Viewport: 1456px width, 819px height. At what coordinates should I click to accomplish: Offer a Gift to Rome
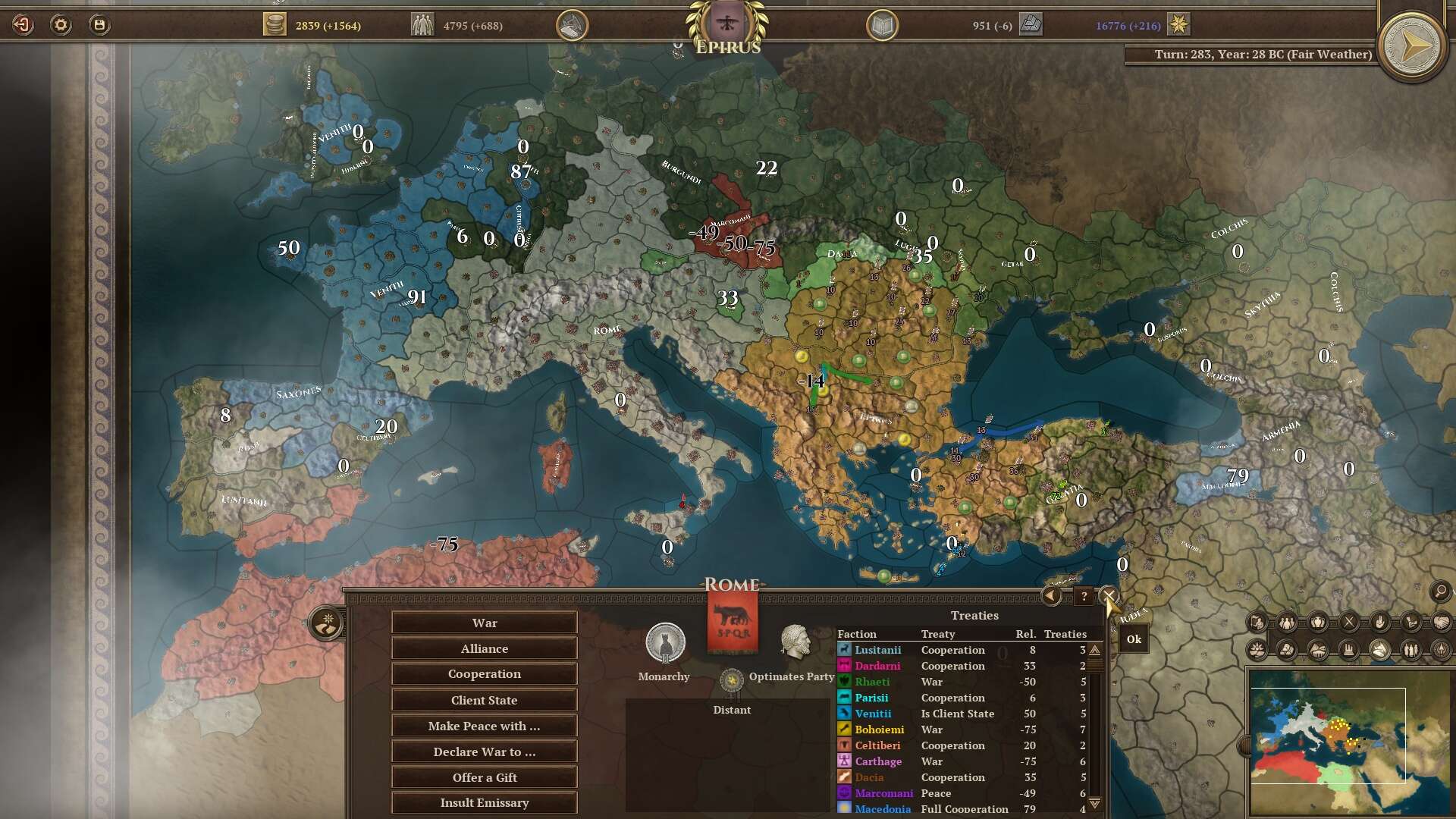point(484,777)
